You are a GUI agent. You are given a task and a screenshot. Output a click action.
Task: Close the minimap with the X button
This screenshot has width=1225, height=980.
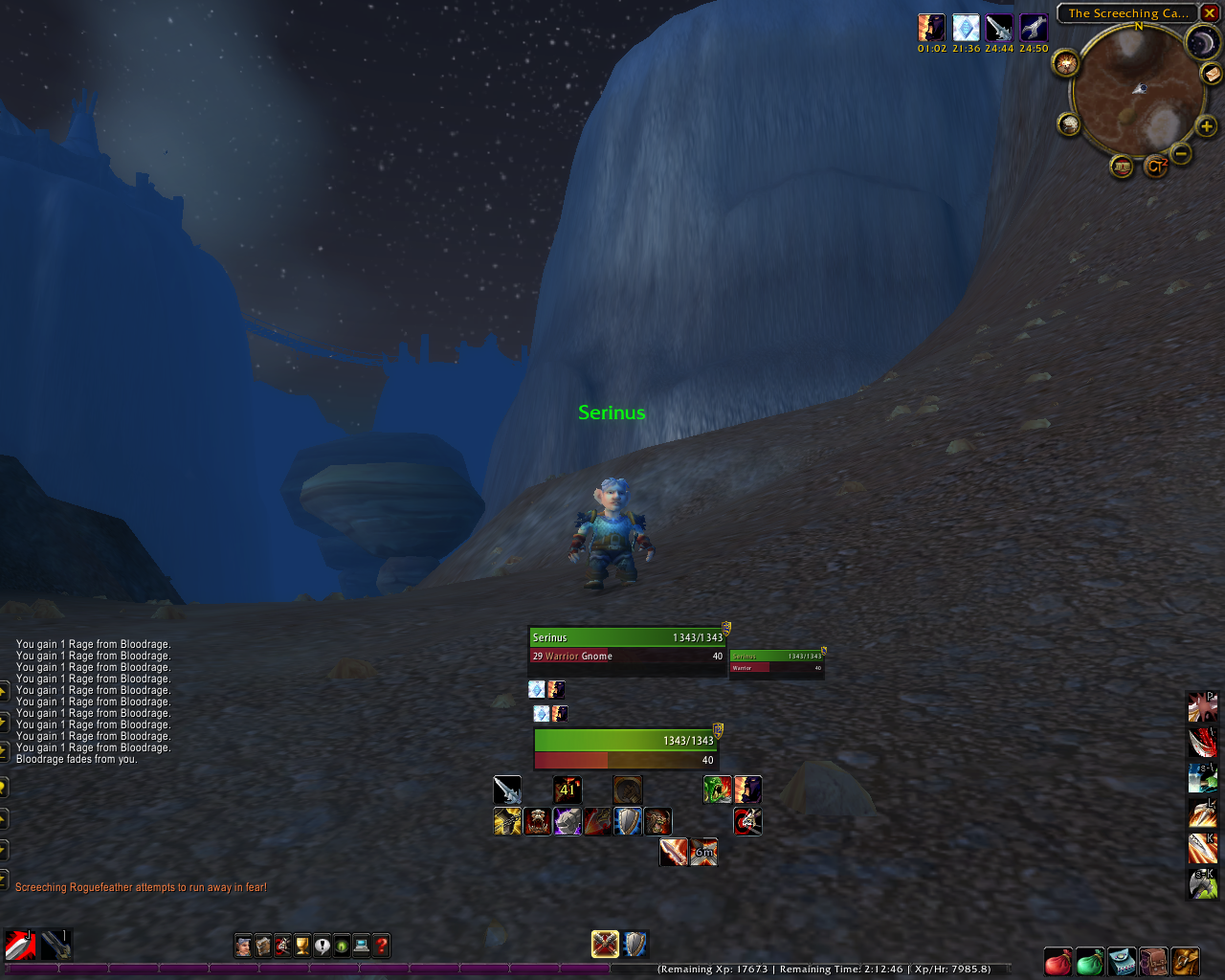1209,13
